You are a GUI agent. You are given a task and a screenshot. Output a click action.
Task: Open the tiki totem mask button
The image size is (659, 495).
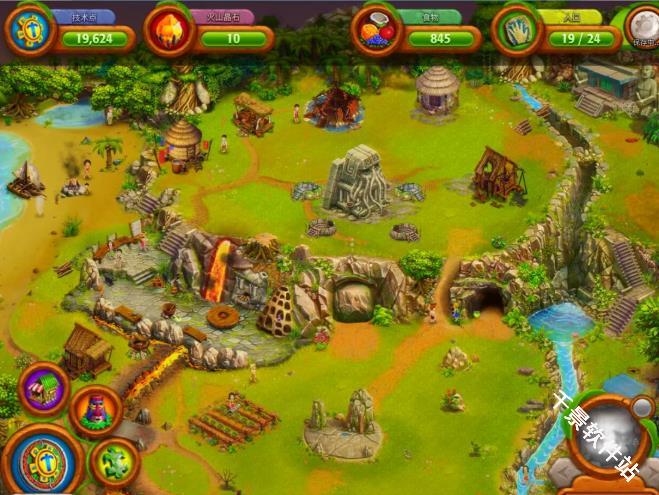click(96, 411)
